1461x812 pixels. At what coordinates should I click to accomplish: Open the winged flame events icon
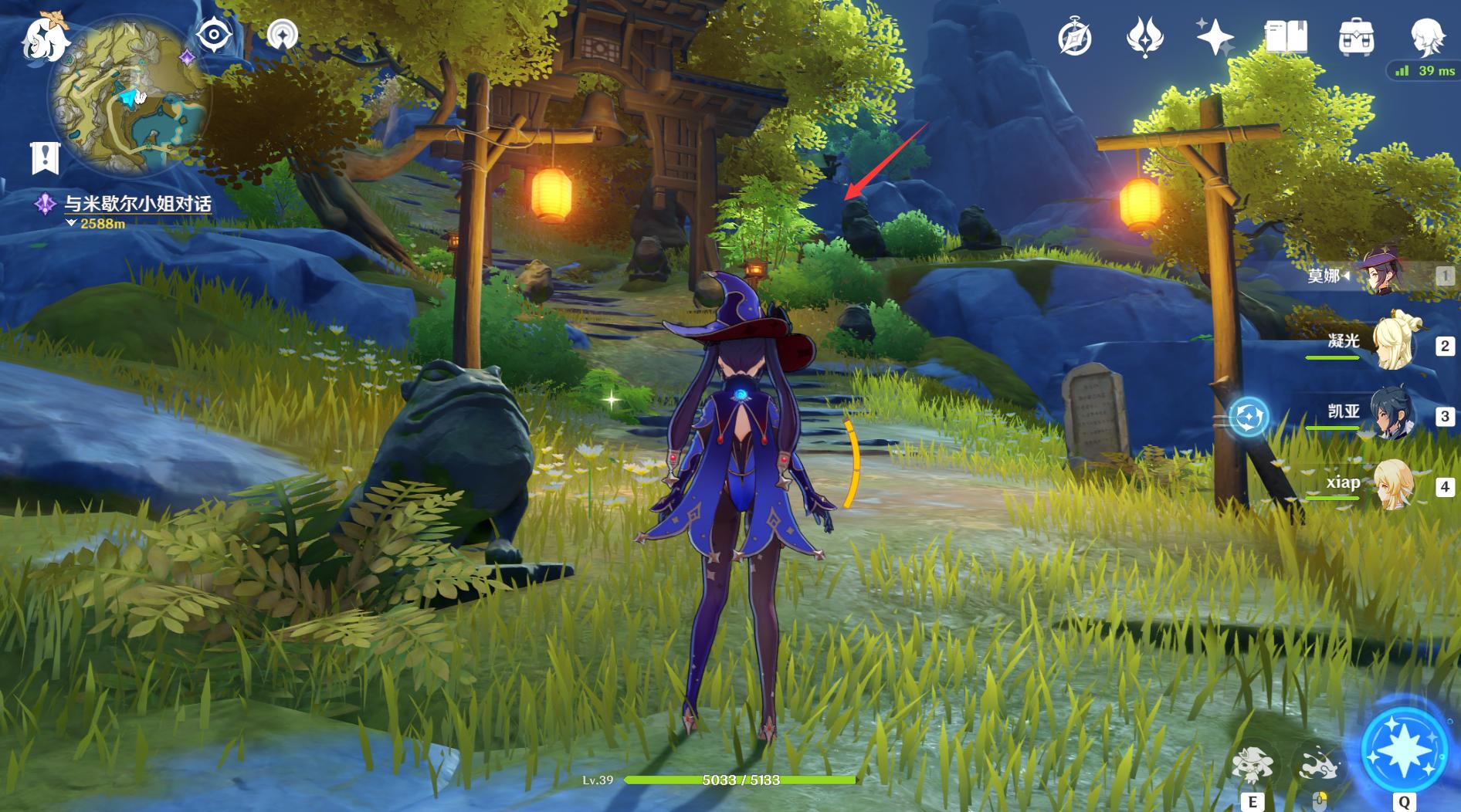1144,37
